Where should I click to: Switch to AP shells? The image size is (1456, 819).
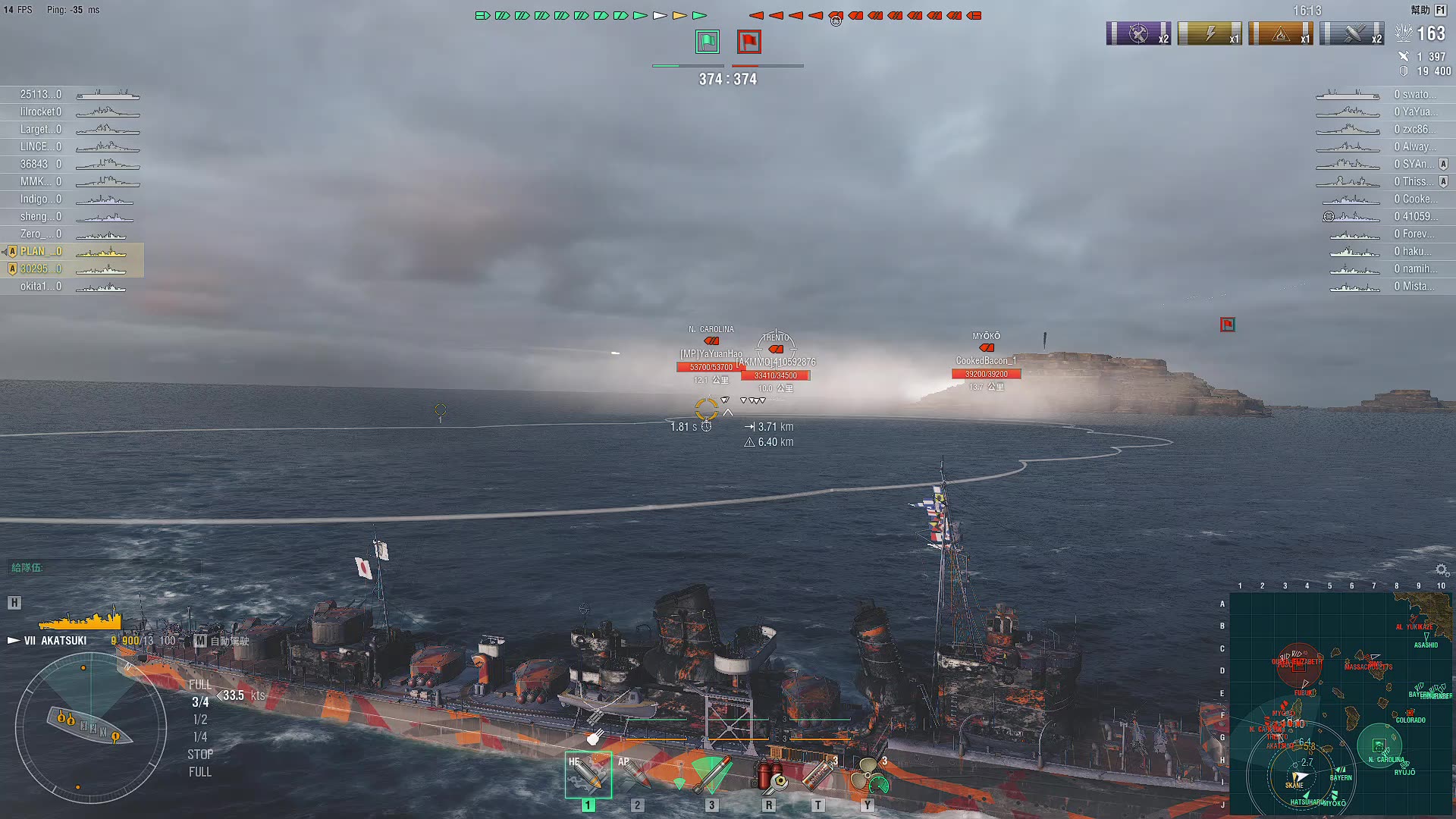[x=635, y=774]
